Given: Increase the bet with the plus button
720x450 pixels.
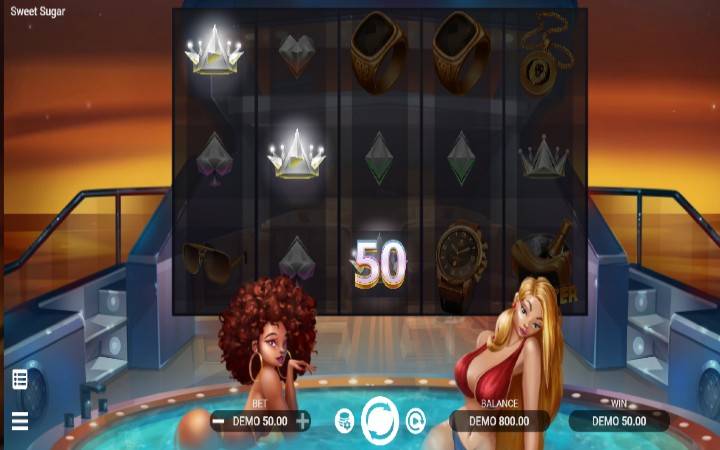Looking at the screenshot, I should click(302, 421).
